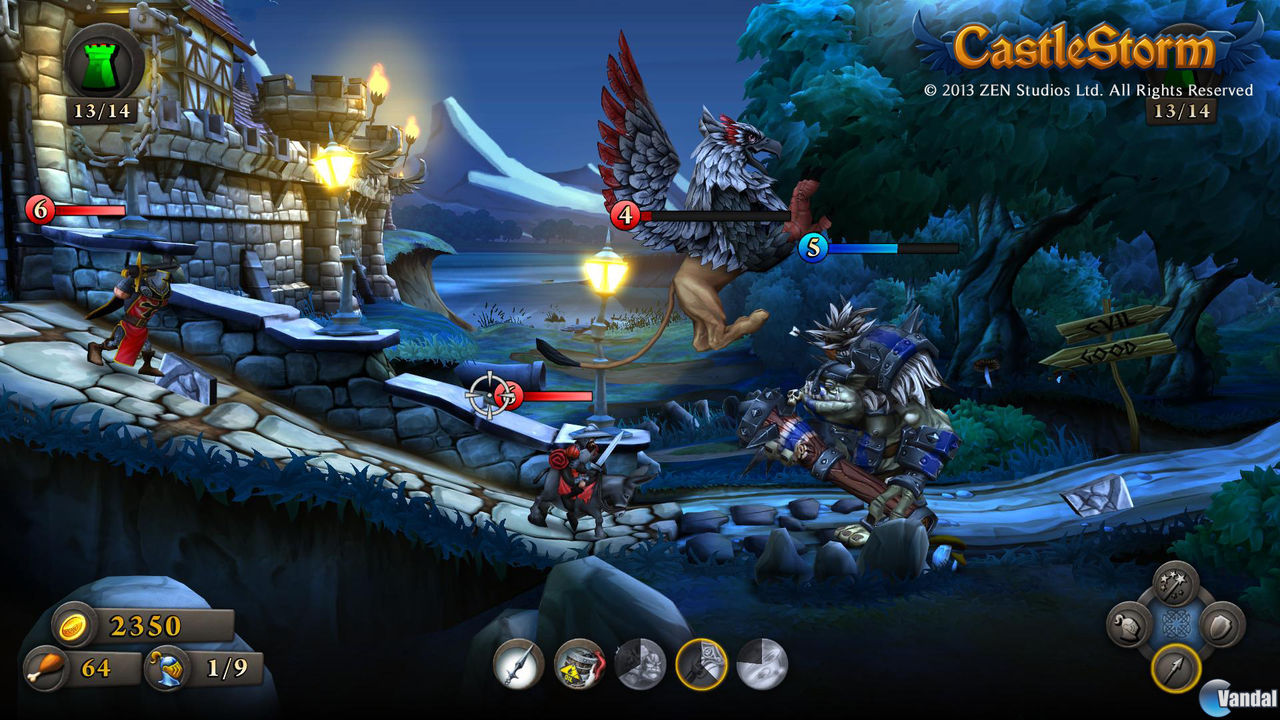Select the knight helmet troops icon
The image size is (1280, 720).
[1128, 626]
